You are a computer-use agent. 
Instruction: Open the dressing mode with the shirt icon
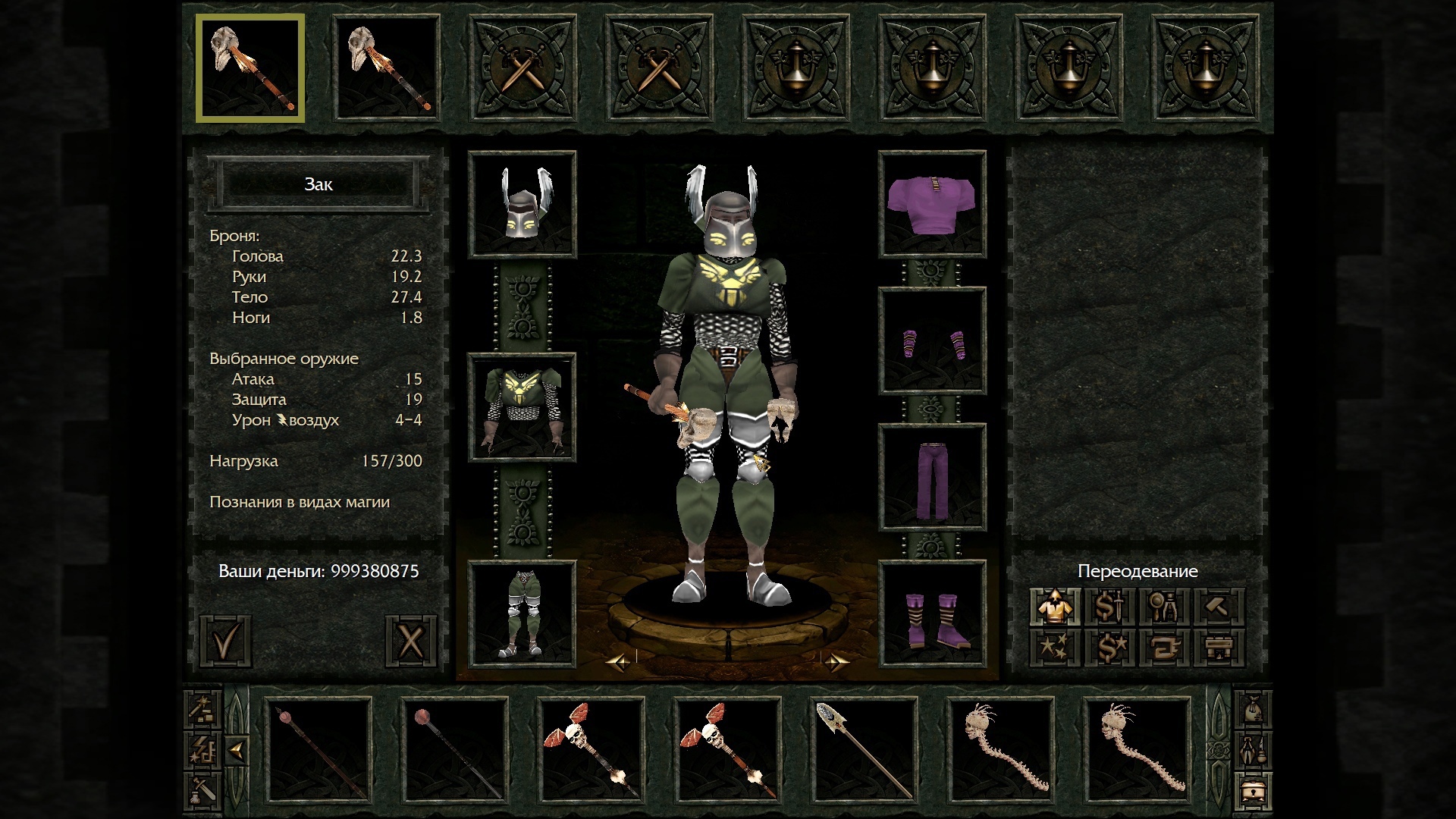1055,607
